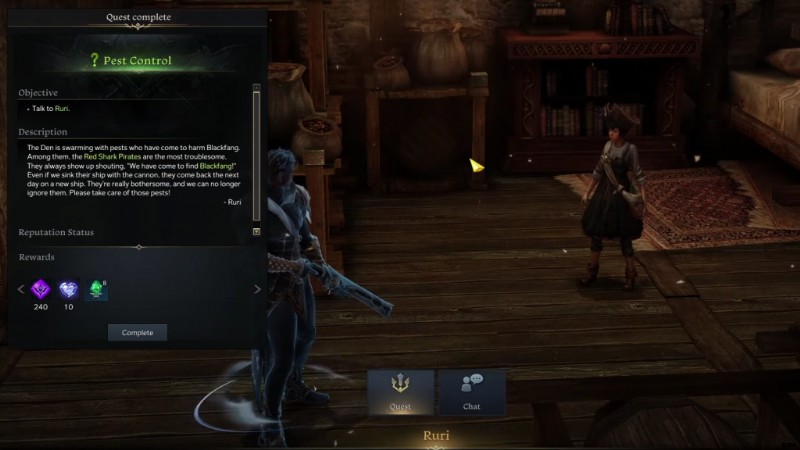Complete the Pest Control quest
This screenshot has height=450, width=800.
click(x=137, y=332)
